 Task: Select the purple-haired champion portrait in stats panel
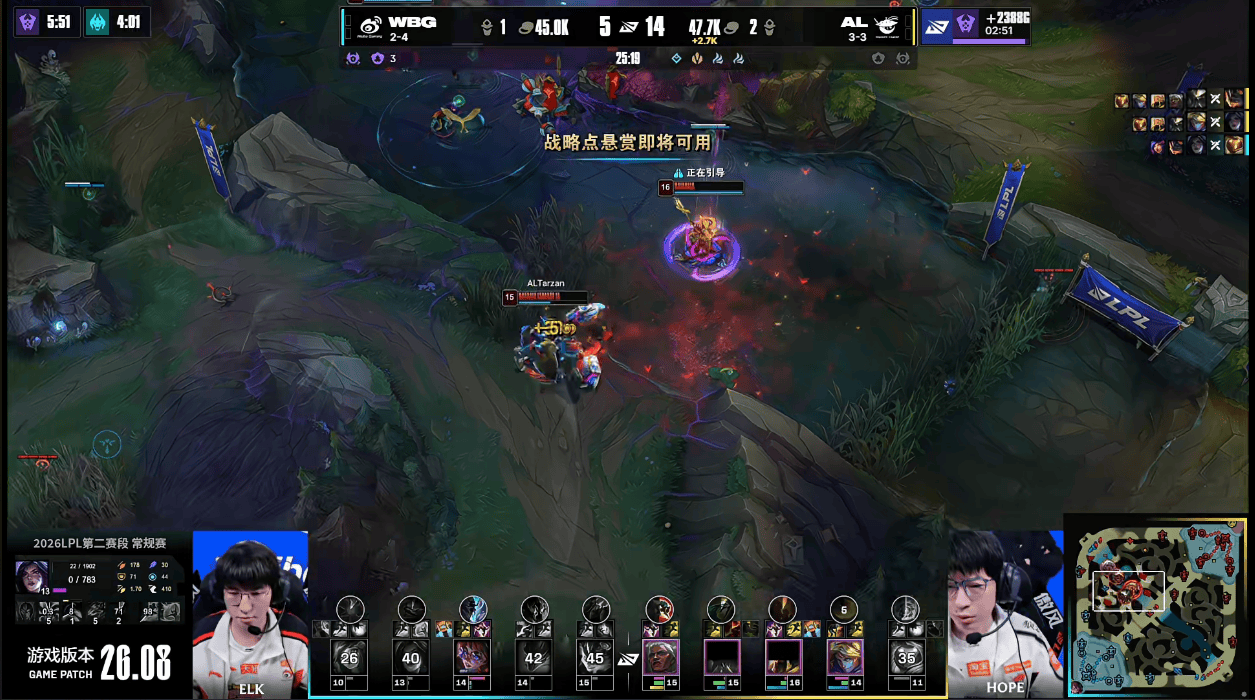tap(29, 575)
